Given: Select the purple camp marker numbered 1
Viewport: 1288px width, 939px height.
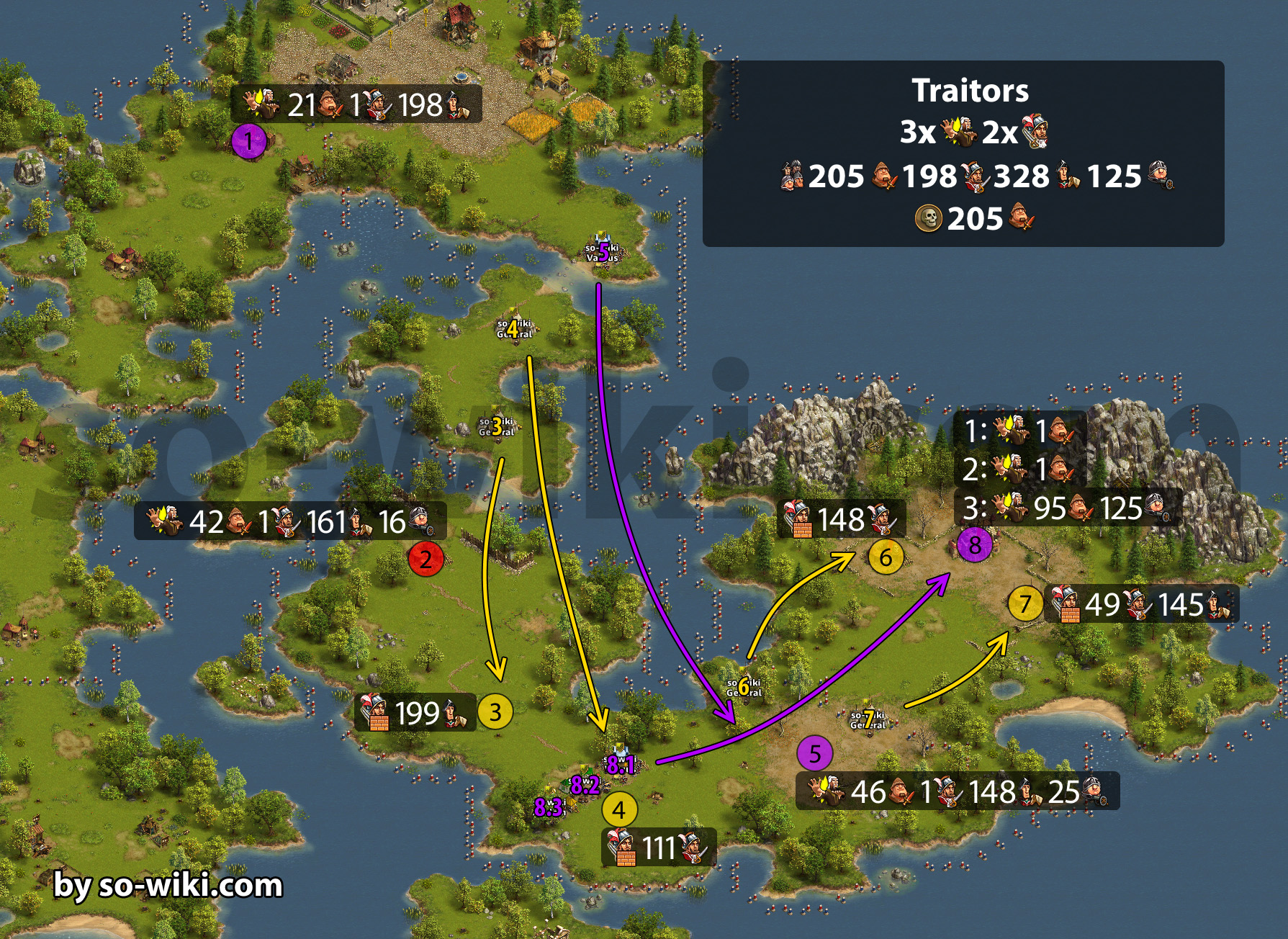Looking at the screenshot, I should [249, 141].
